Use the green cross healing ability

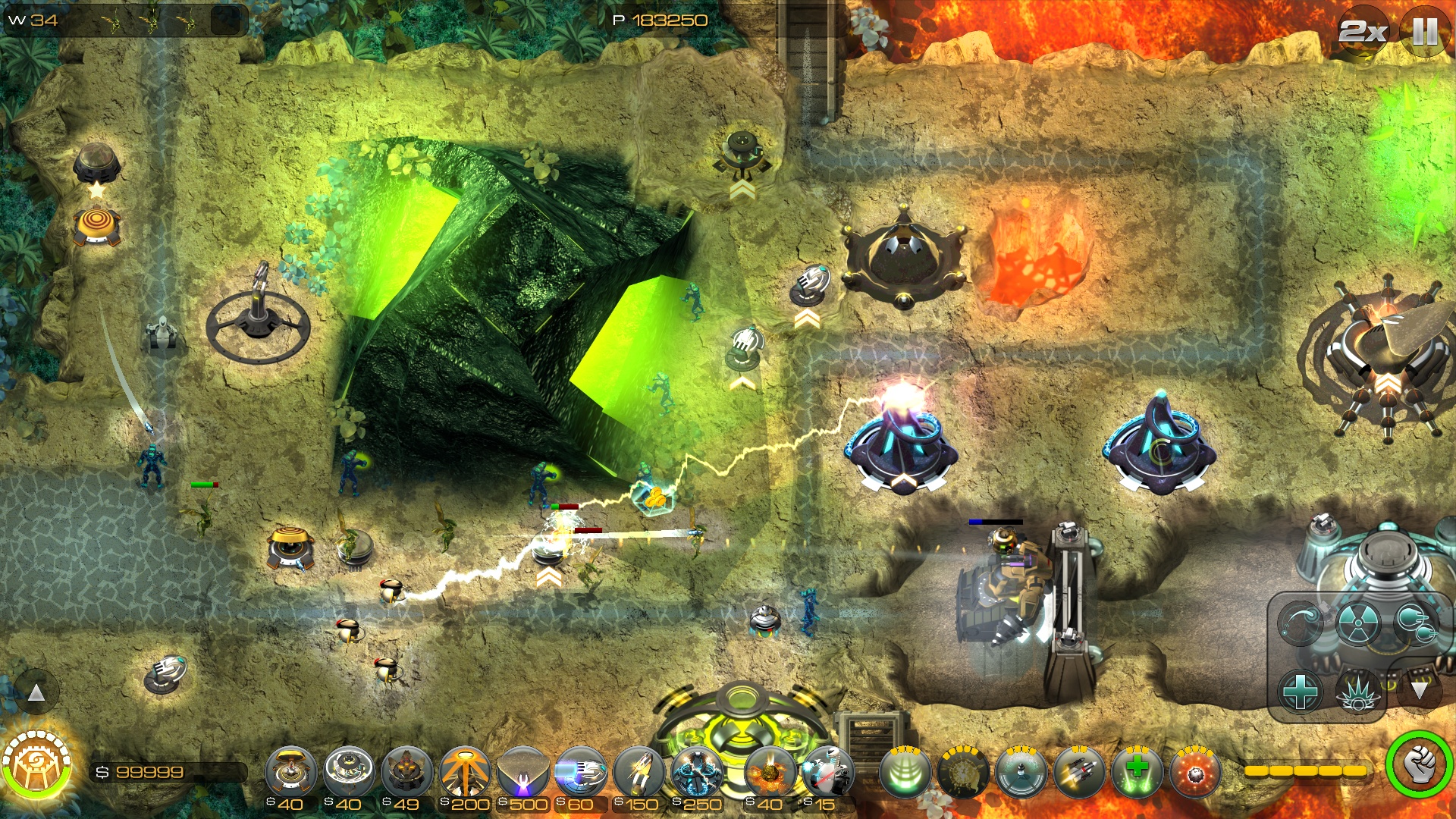point(1137,772)
